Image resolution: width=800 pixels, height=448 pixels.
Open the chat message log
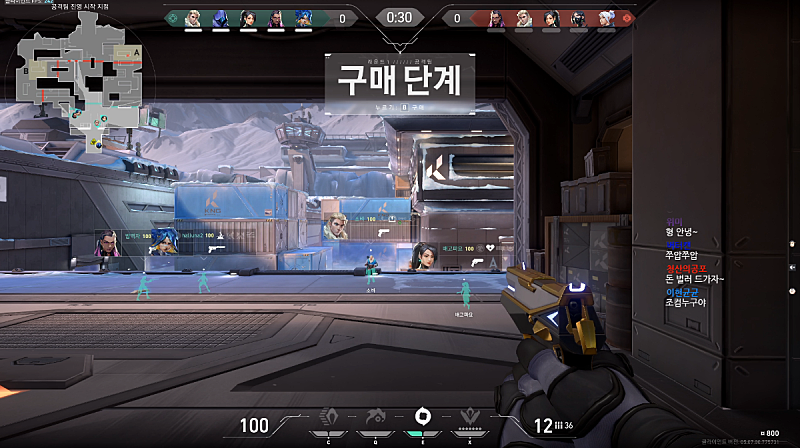click(694, 263)
